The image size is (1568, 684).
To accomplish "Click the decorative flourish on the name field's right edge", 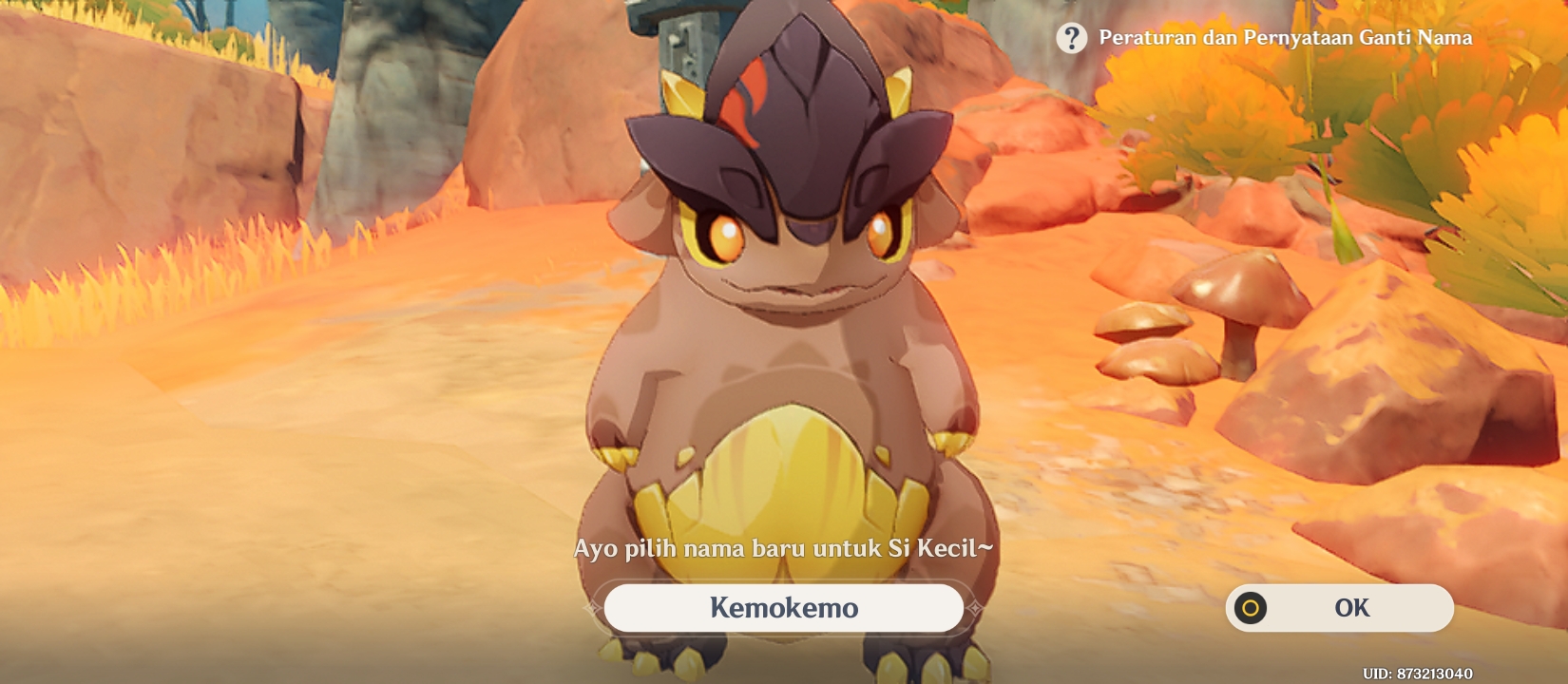I will point(977,608).
